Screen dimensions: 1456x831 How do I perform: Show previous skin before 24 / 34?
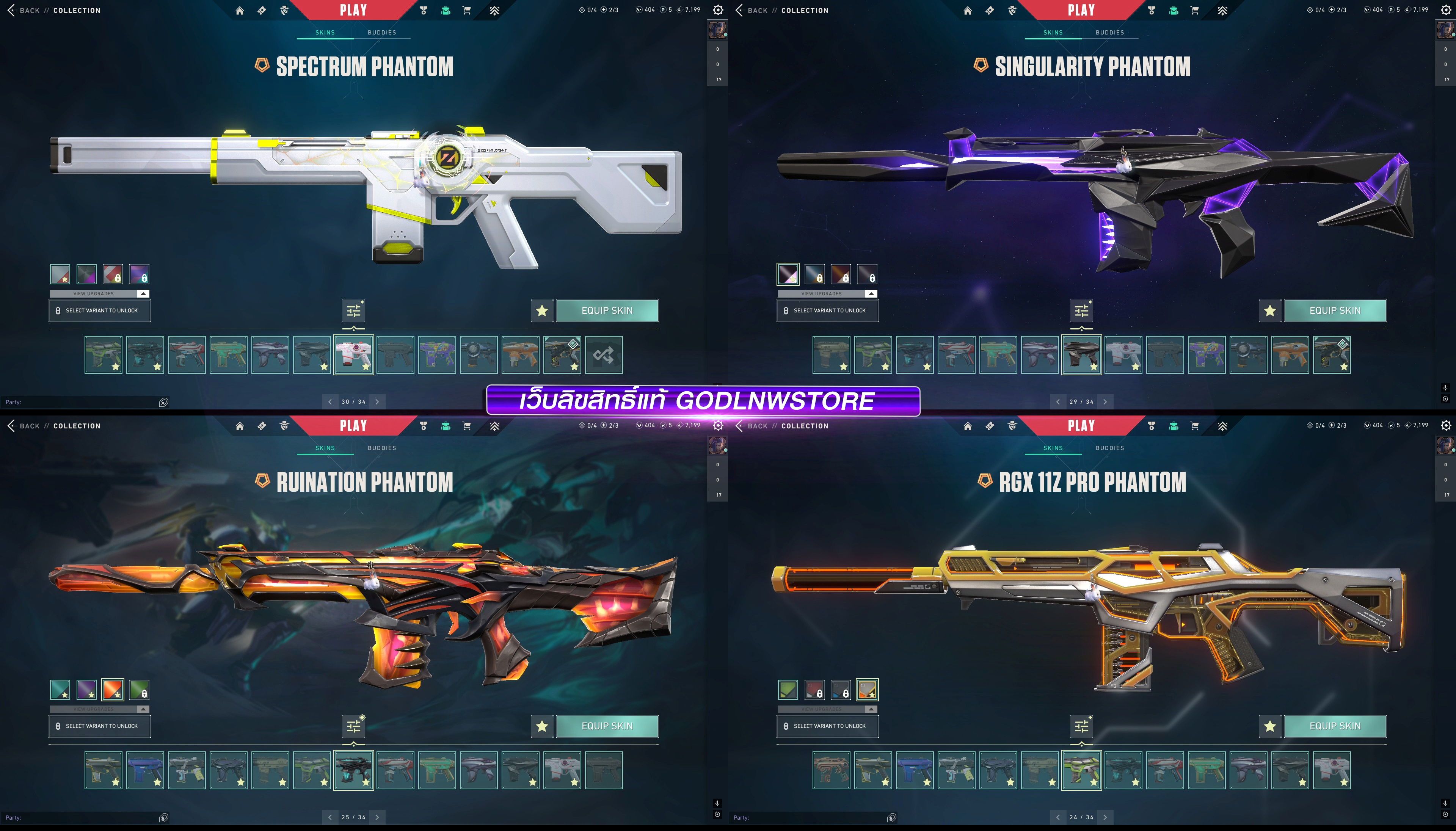(x=1057, y=817)
